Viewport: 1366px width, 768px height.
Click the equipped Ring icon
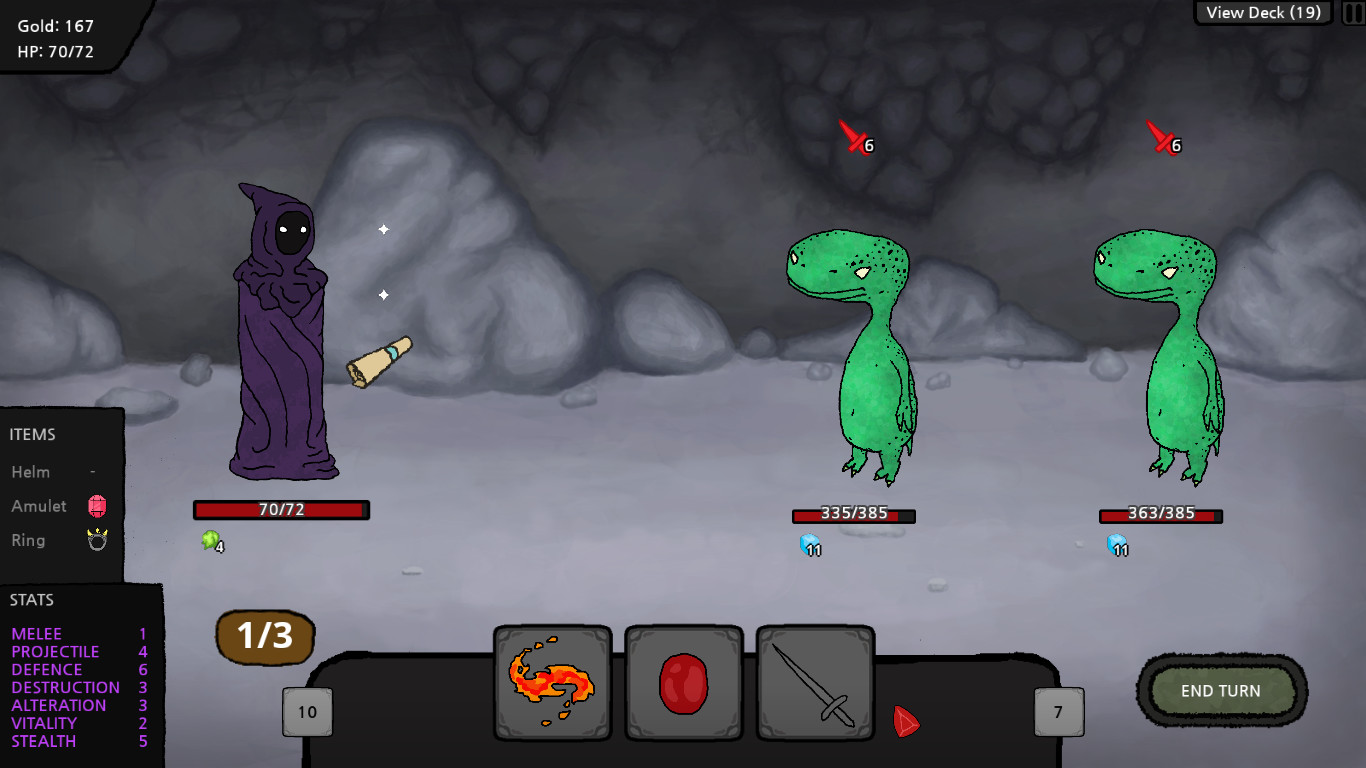(x=96, y=540)
